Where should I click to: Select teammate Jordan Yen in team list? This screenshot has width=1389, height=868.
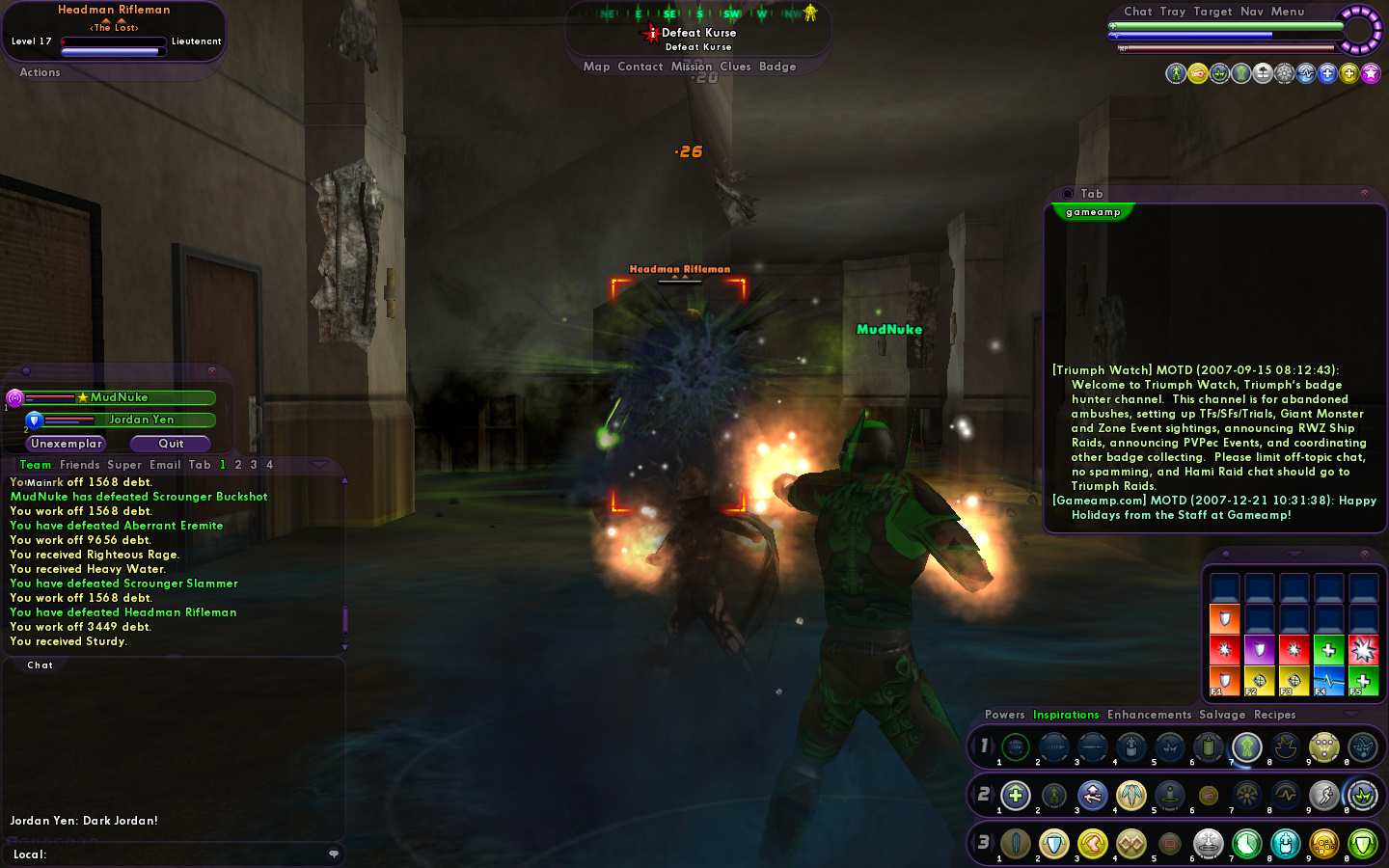pyautogui.click(x=141, y=420)
